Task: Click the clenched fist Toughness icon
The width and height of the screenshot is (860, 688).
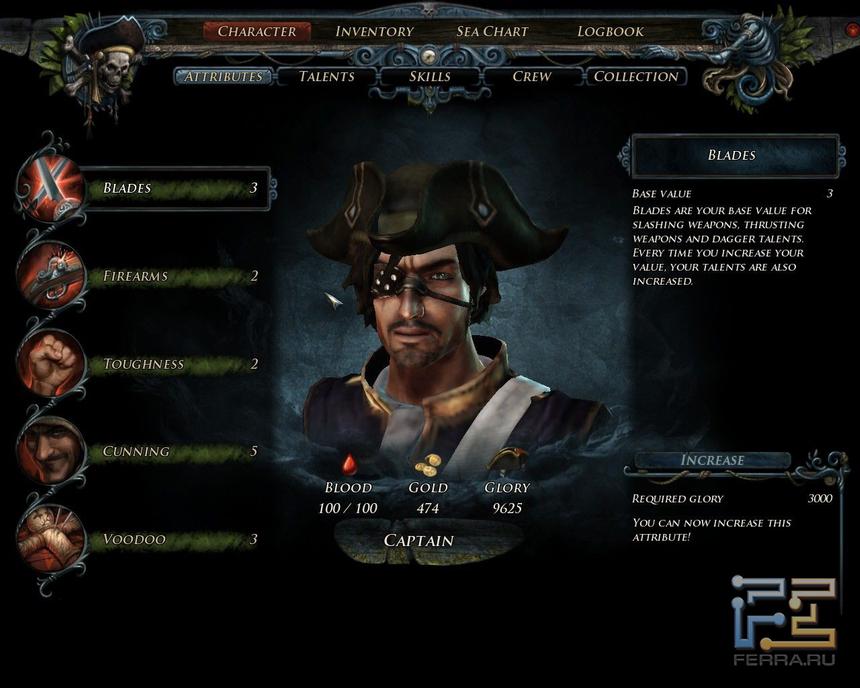Action: 50,364
